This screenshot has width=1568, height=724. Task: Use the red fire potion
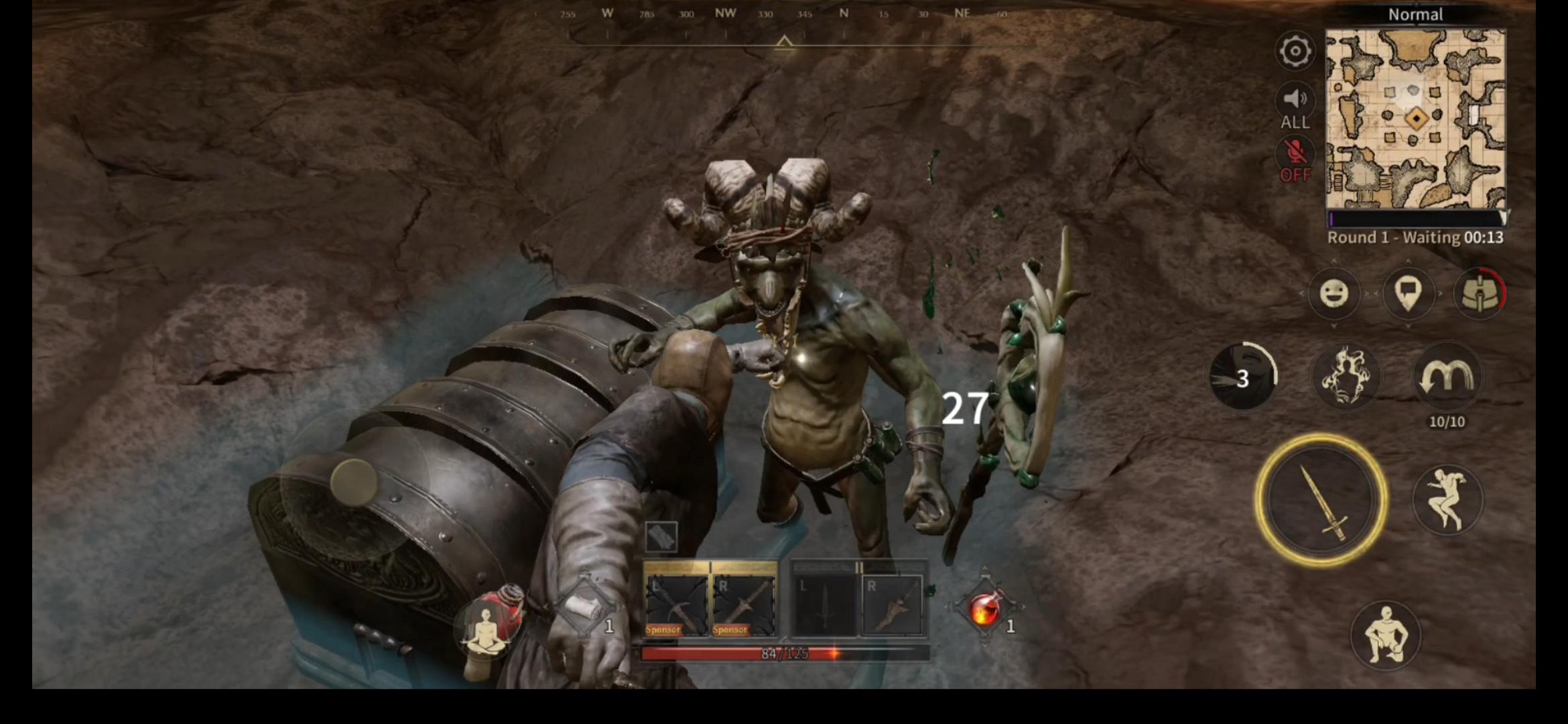point(984,609)
